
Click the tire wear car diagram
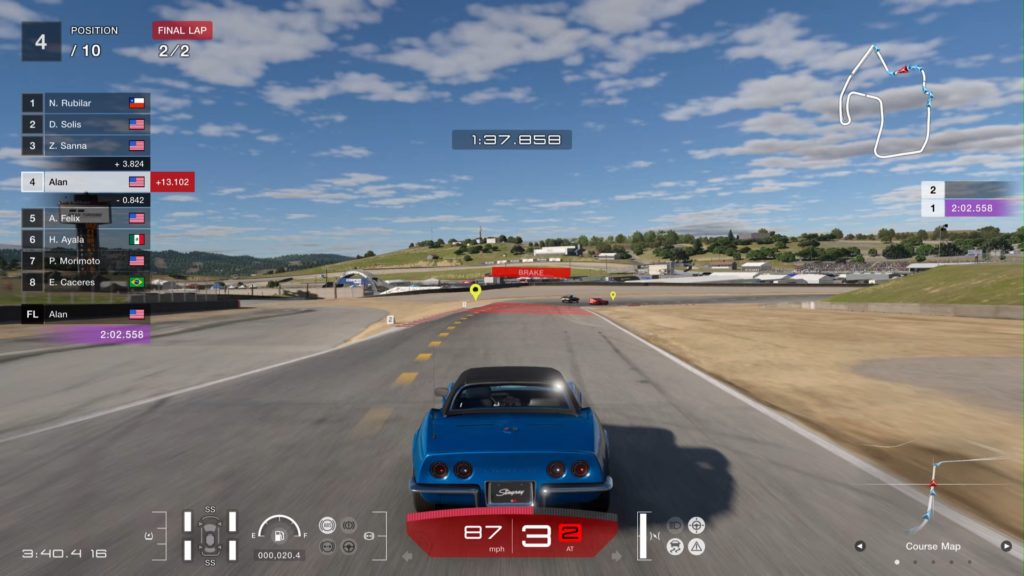pyautogui.click(x=210, y=536)
